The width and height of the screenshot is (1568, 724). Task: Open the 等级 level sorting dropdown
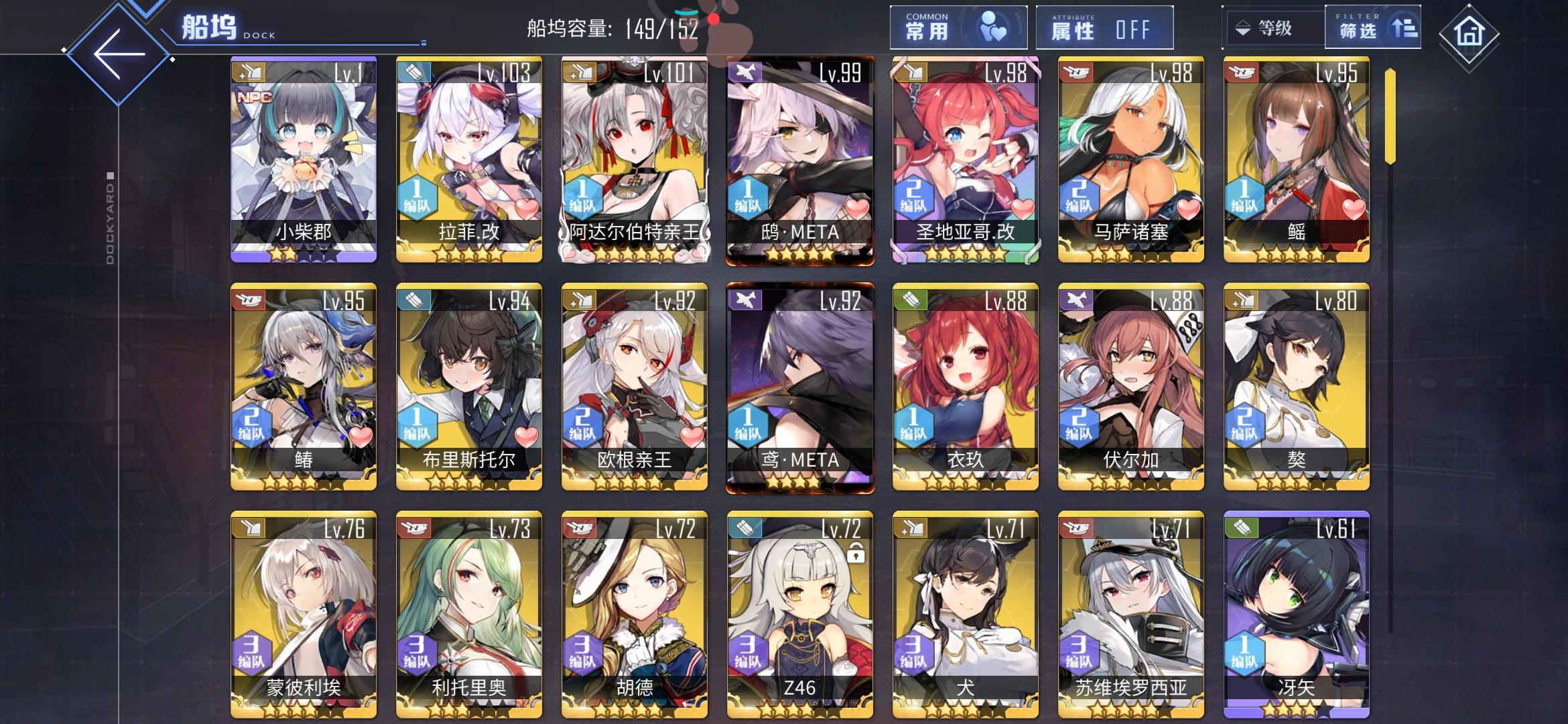click(x=1273, y=28)
